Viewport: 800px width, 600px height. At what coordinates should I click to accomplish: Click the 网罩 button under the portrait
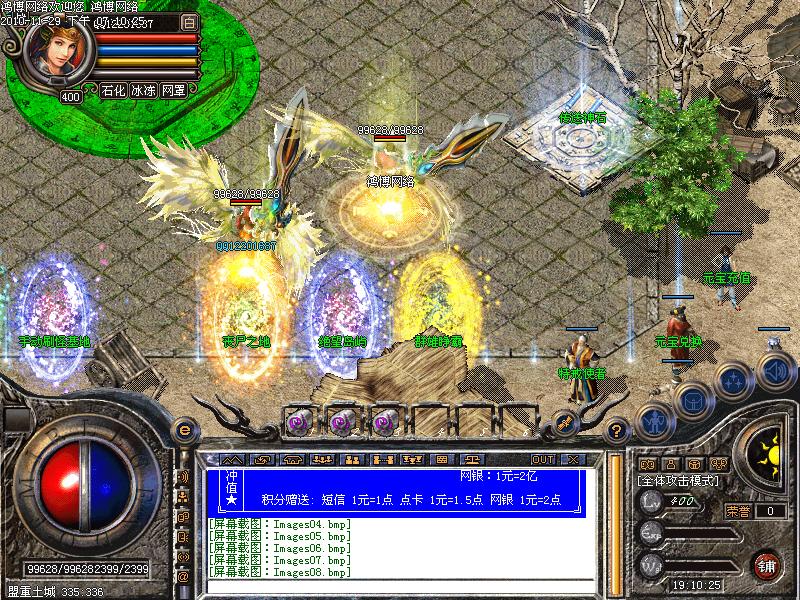173,90
